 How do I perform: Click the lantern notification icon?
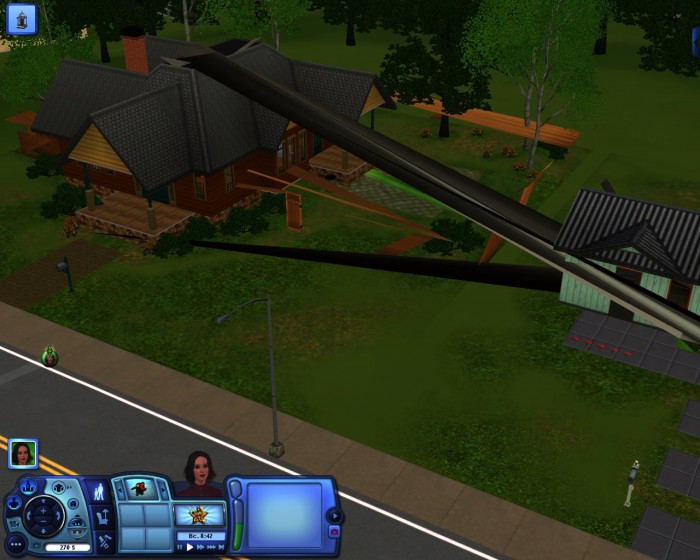pos(21,18)
